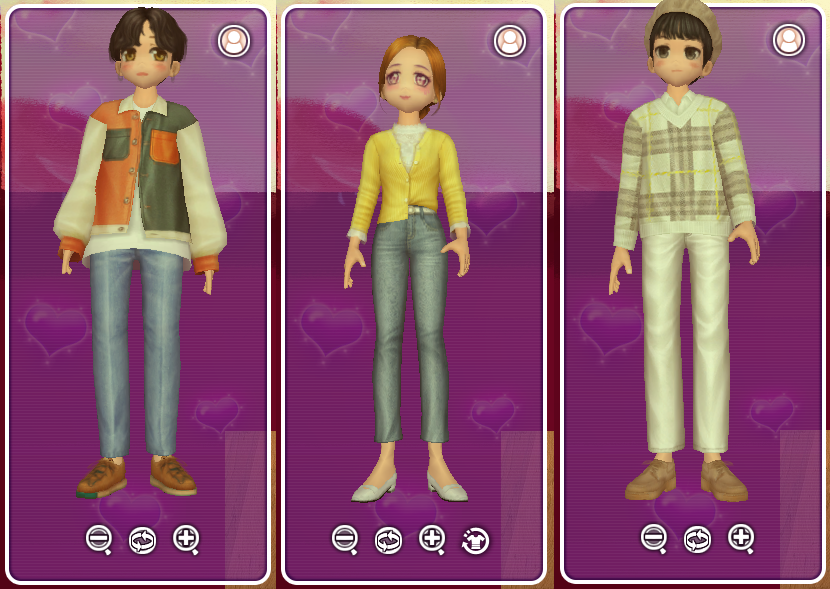Zoom in on the orange-jacket character preview
Screen dimensions: 830x589
click(185, 539)
